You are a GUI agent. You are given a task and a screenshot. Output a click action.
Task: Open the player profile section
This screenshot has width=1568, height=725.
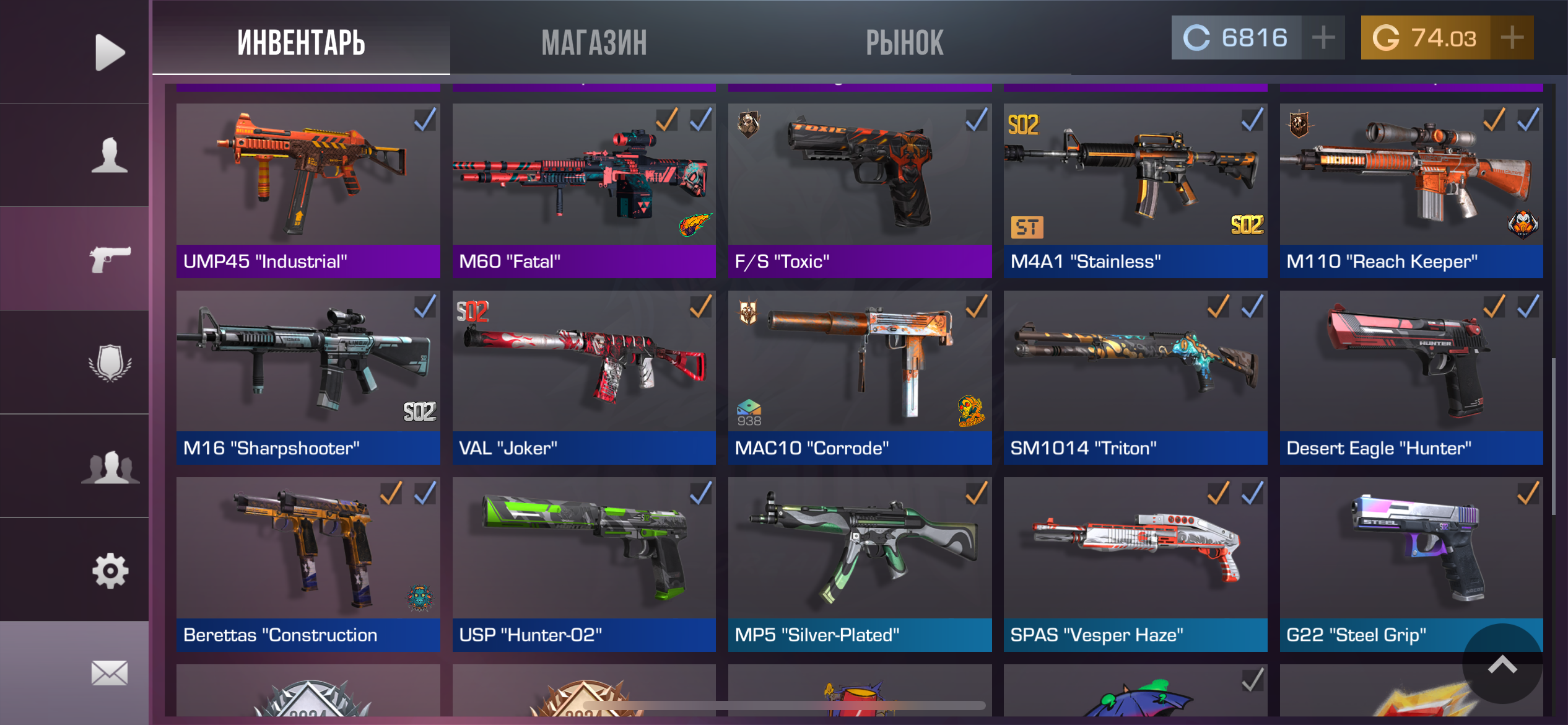point(110,155)
